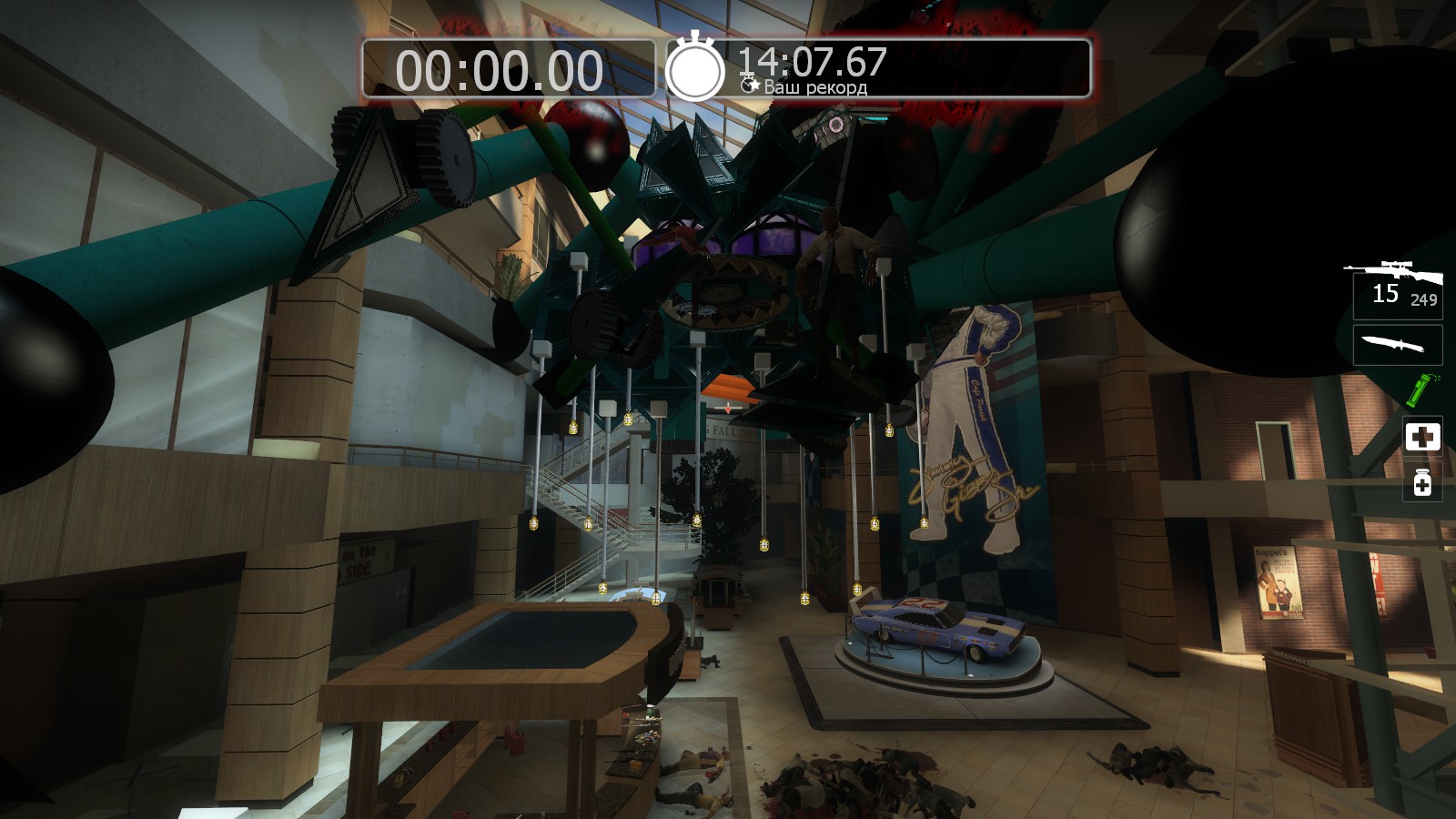Select the scoped hunting rifle weapon slot
Viewport: 1456px width, 819px height.
tap(1397, 287)
